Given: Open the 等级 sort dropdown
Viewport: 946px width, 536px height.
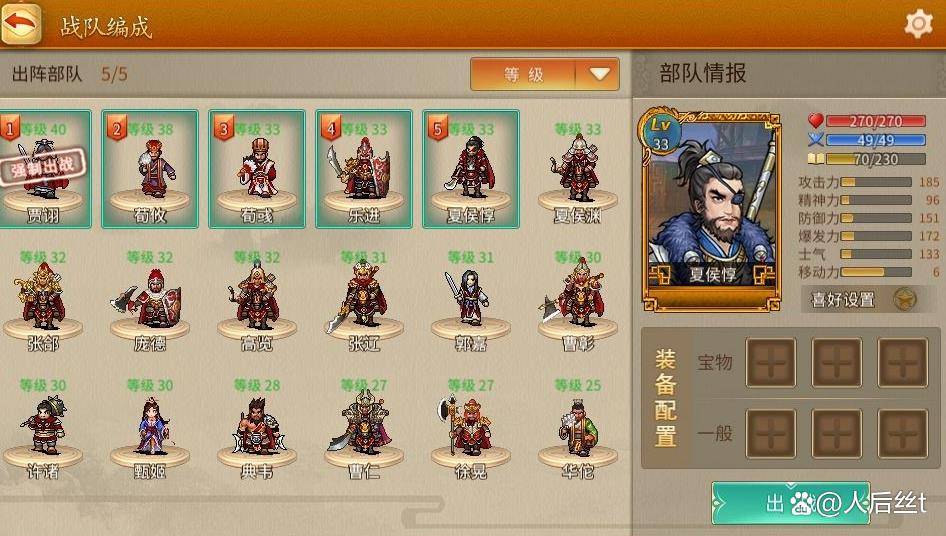Looking at the screenshot, I should [x=545, y=74].
